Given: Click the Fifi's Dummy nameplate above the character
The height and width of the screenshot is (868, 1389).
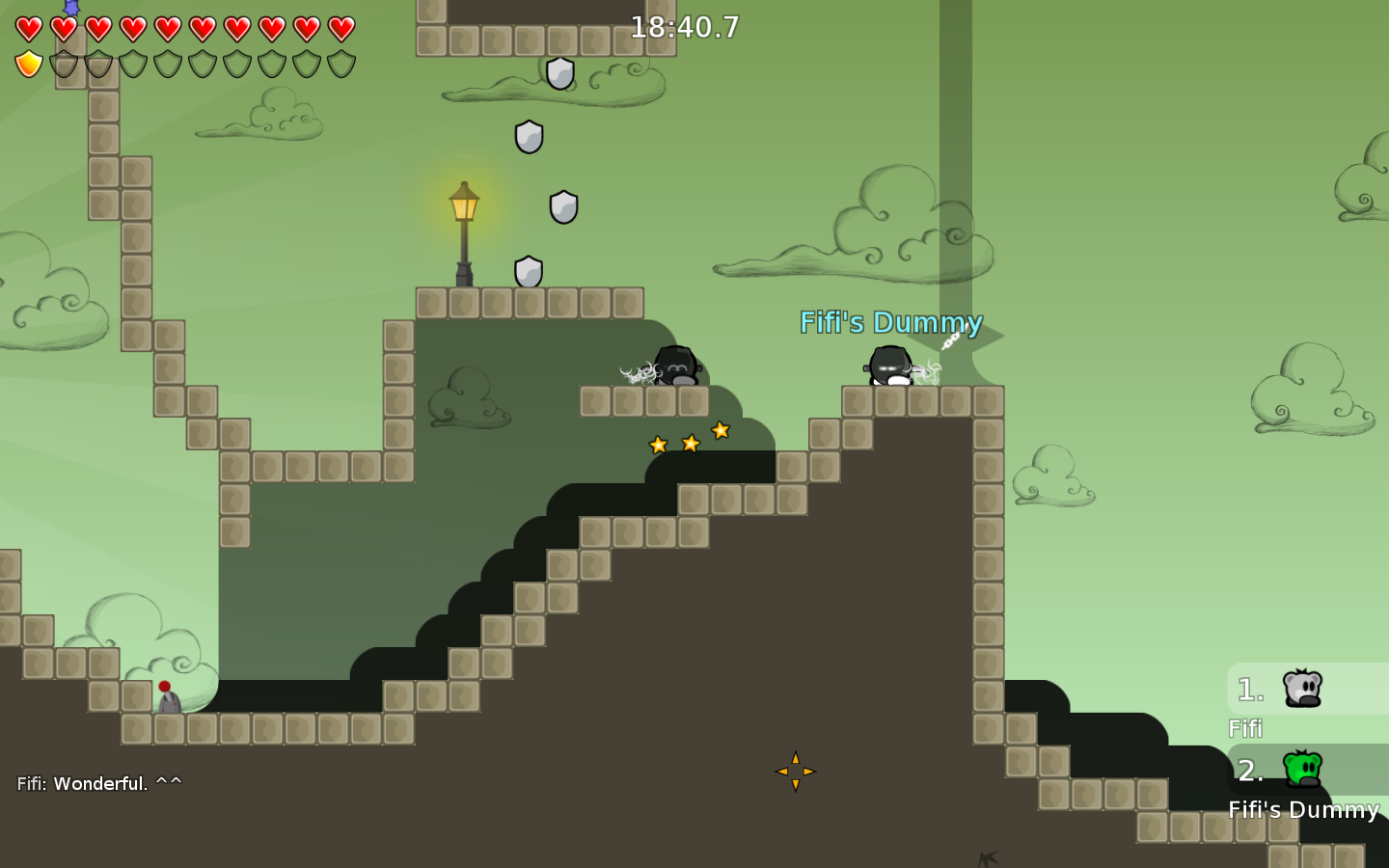Looking at the screenshot, I should pyautogui.click(x=890, y=323).
